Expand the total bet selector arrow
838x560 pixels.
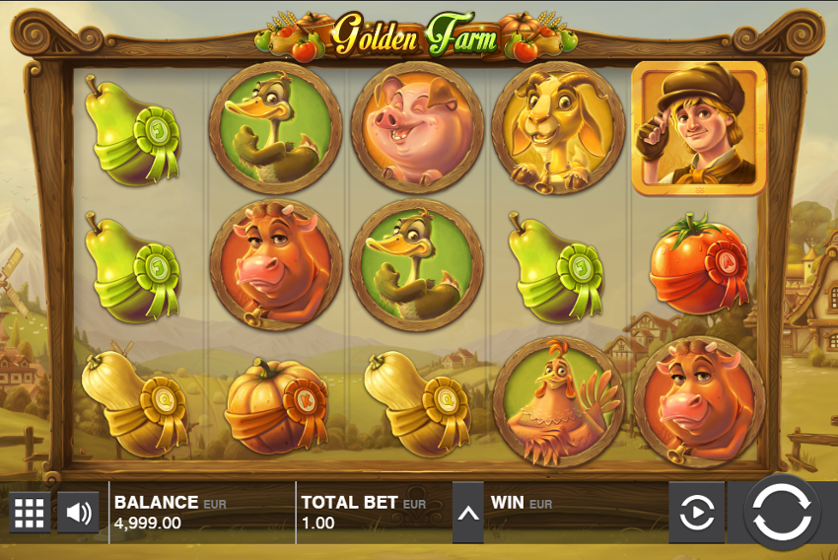click(467, 513)
